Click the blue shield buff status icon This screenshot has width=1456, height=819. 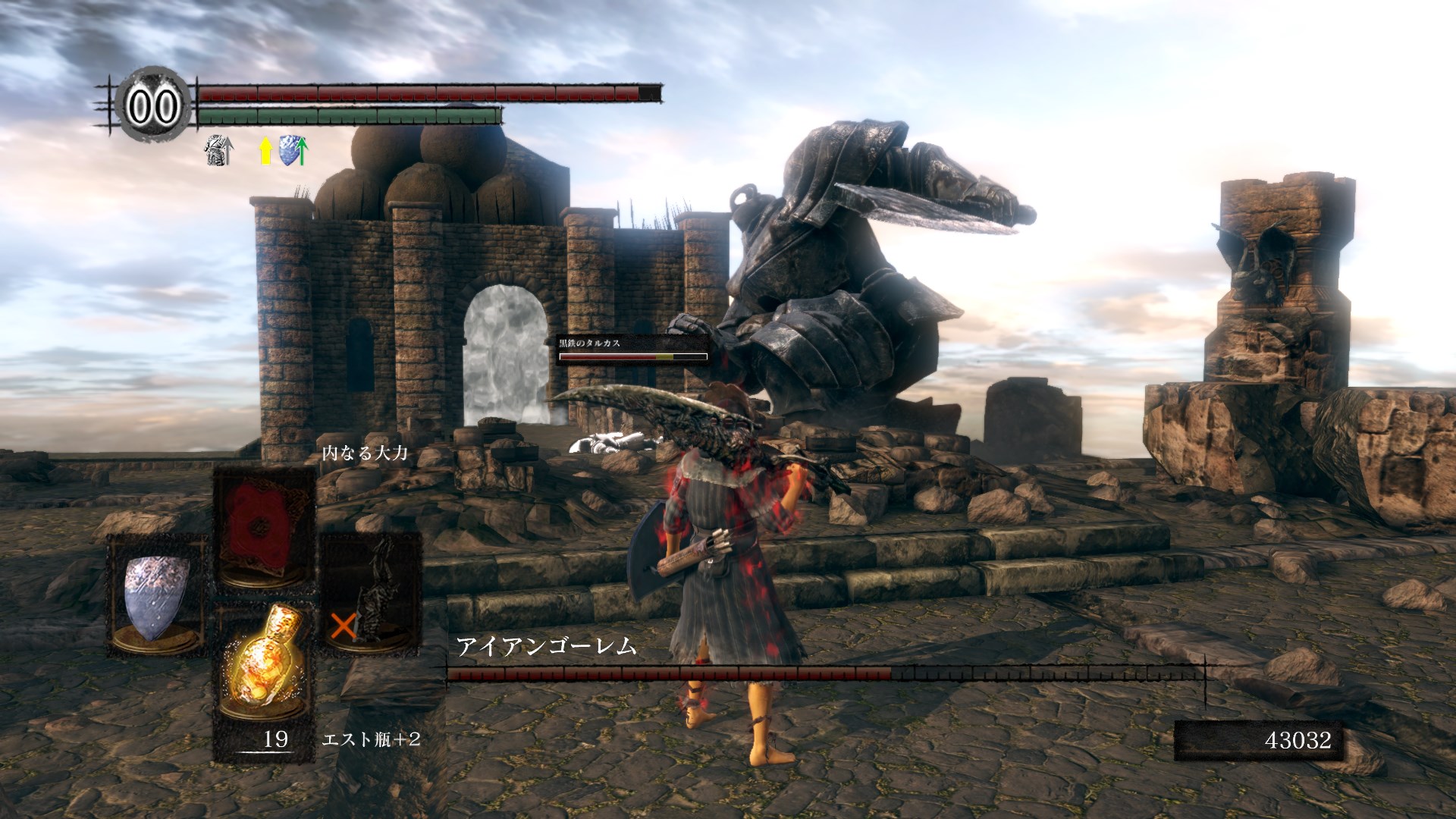click(x=293, y=150)
